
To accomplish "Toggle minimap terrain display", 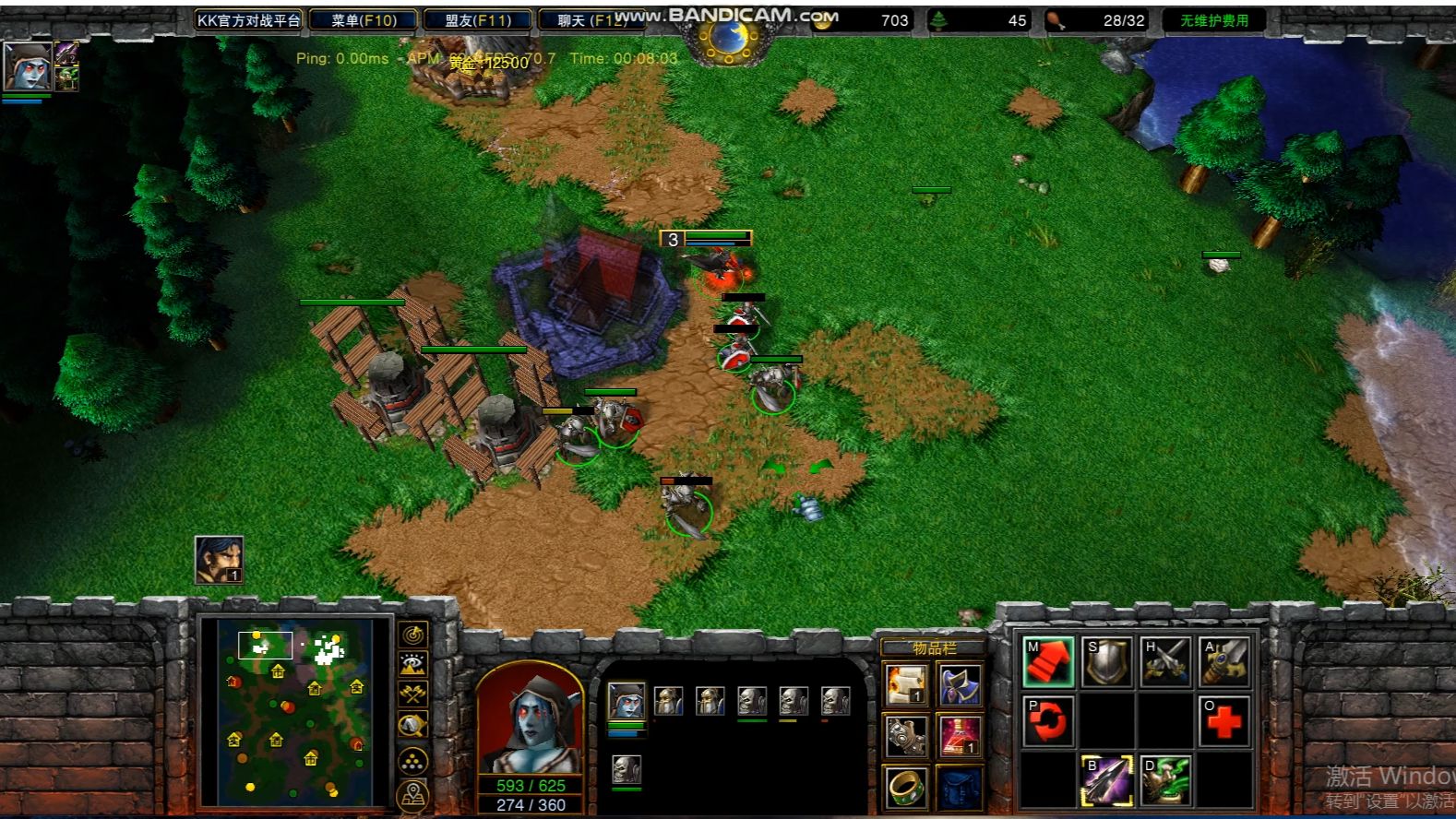I will point(412,664).
